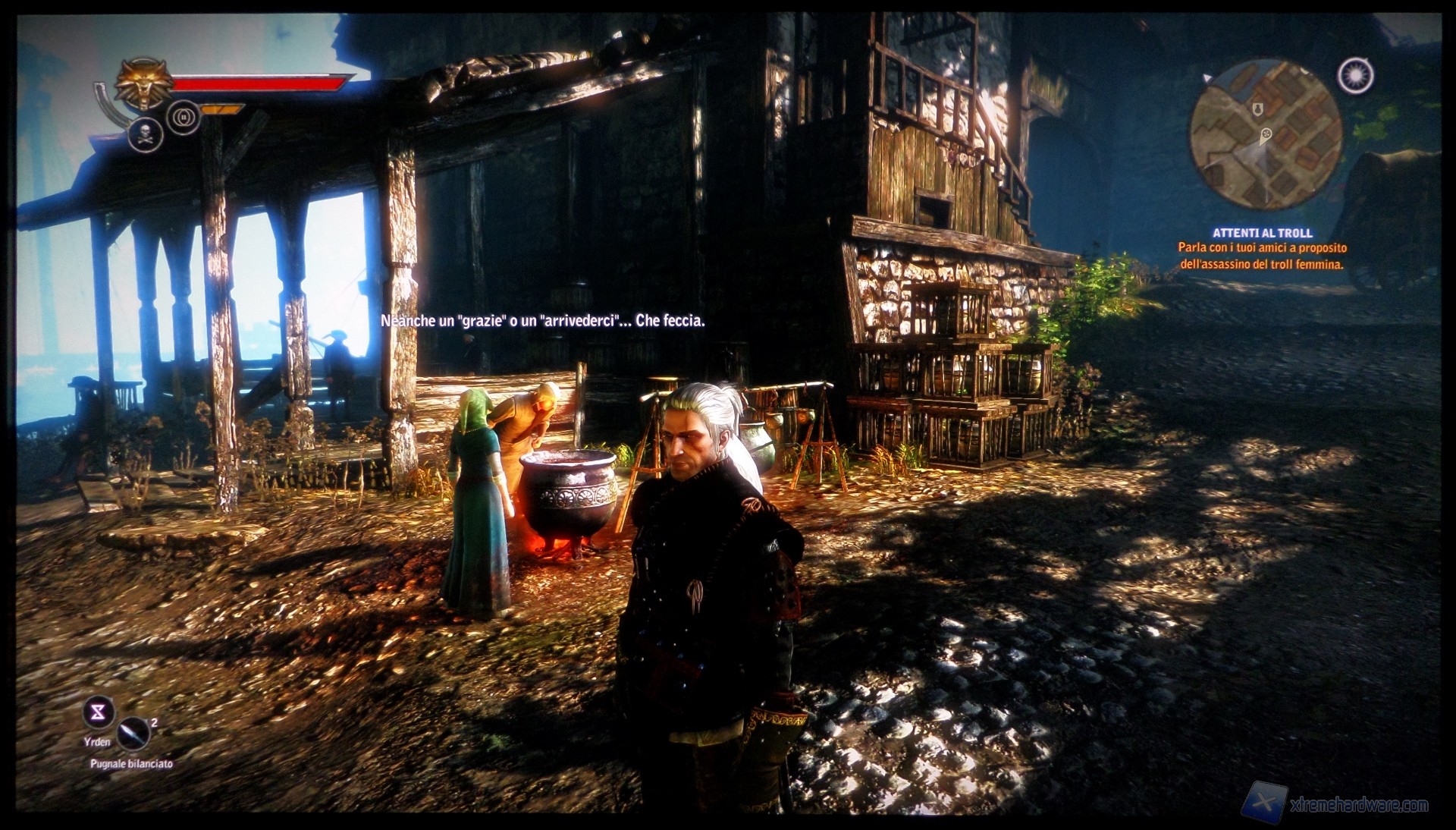This screenshot has width=1456, height=830.
Task: Click the shield marker on the minimap
Action: pos(1257,108)
